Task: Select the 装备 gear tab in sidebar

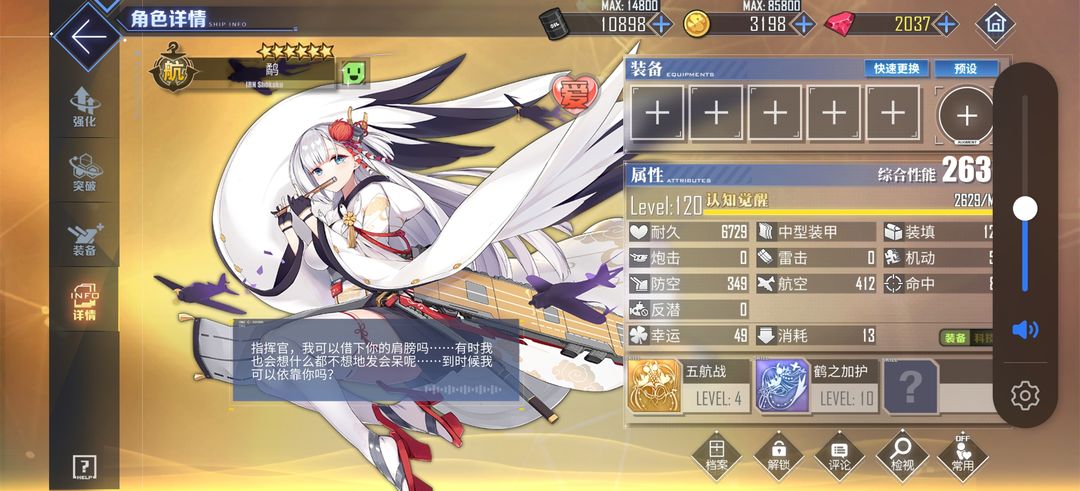Action: tap(84, 238)
